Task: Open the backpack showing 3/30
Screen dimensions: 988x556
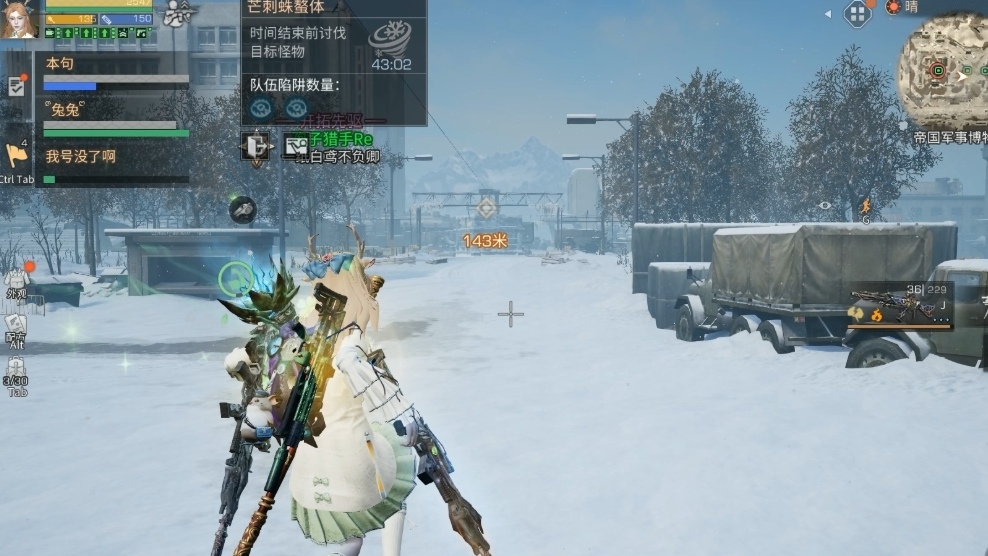Action: [x=16, y=371]
